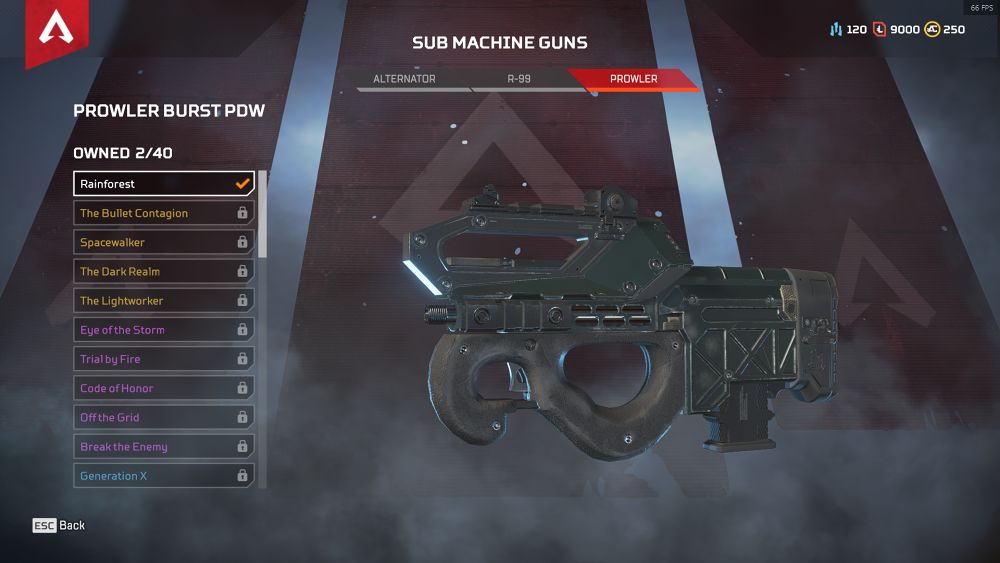Select the Generation X skin
This screenshot has height=563, width=1000.
(164, 476)
